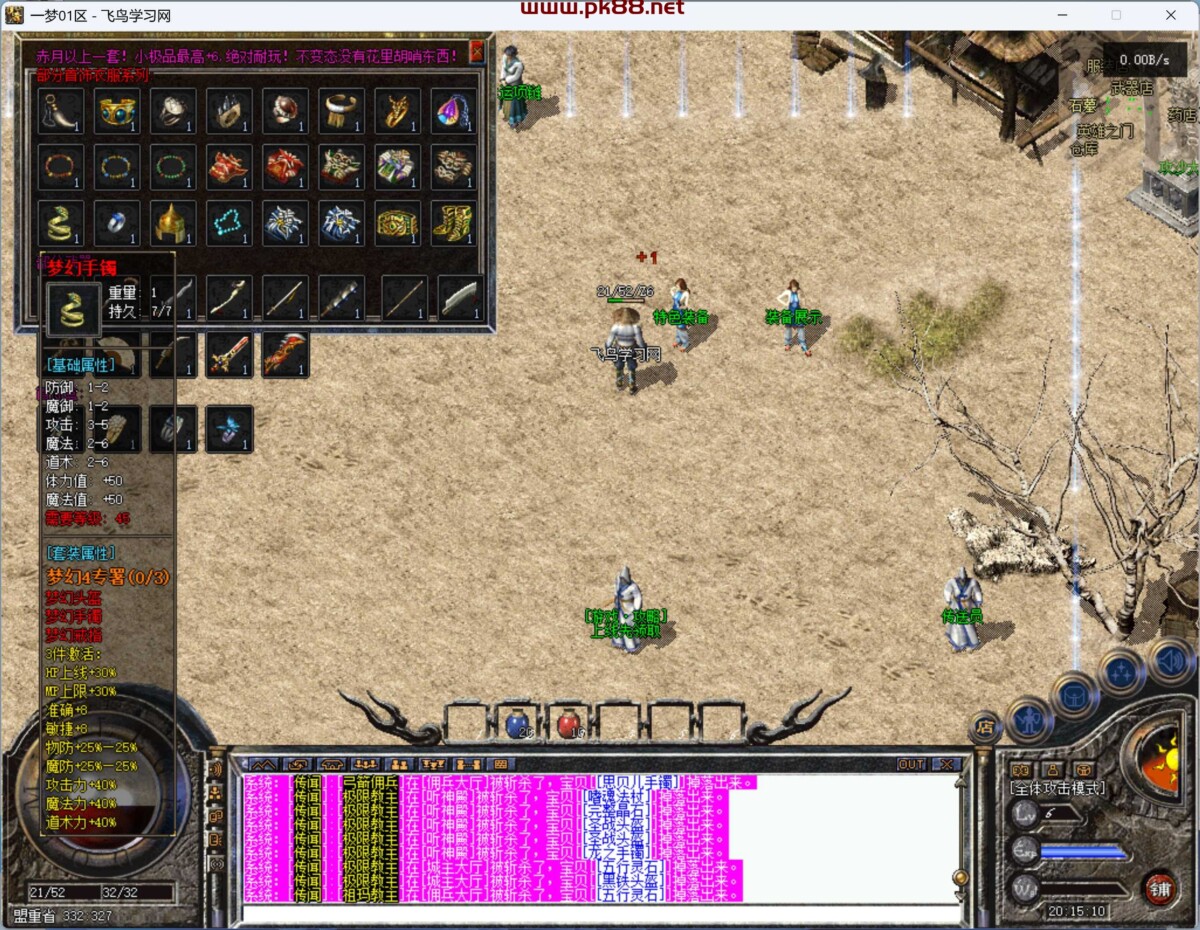Select the gold bracelet with blue gems
The image size is (1200, 930).
[117, 111]
